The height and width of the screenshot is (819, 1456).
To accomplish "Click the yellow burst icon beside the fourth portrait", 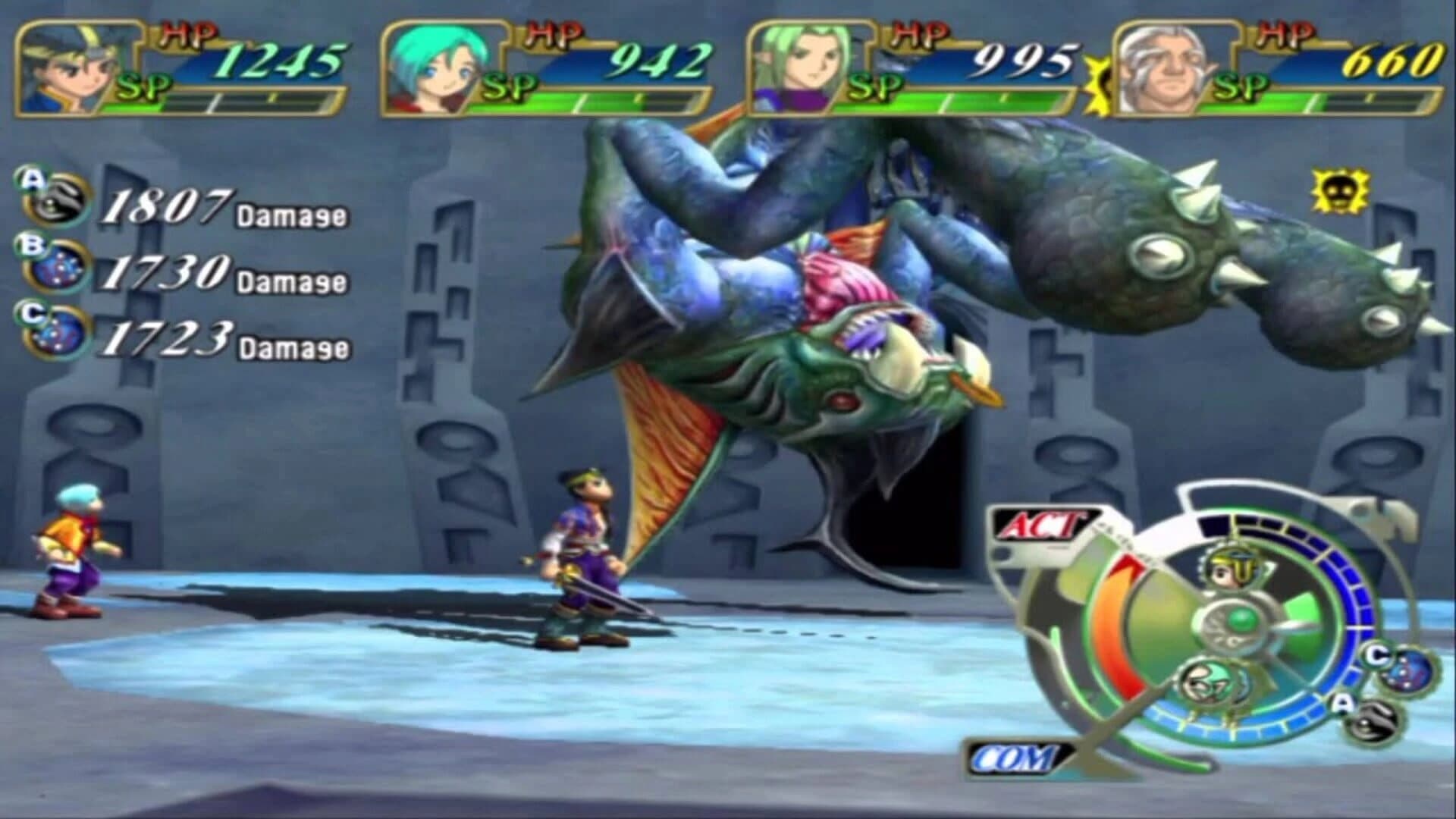I will coord(1097,83).
